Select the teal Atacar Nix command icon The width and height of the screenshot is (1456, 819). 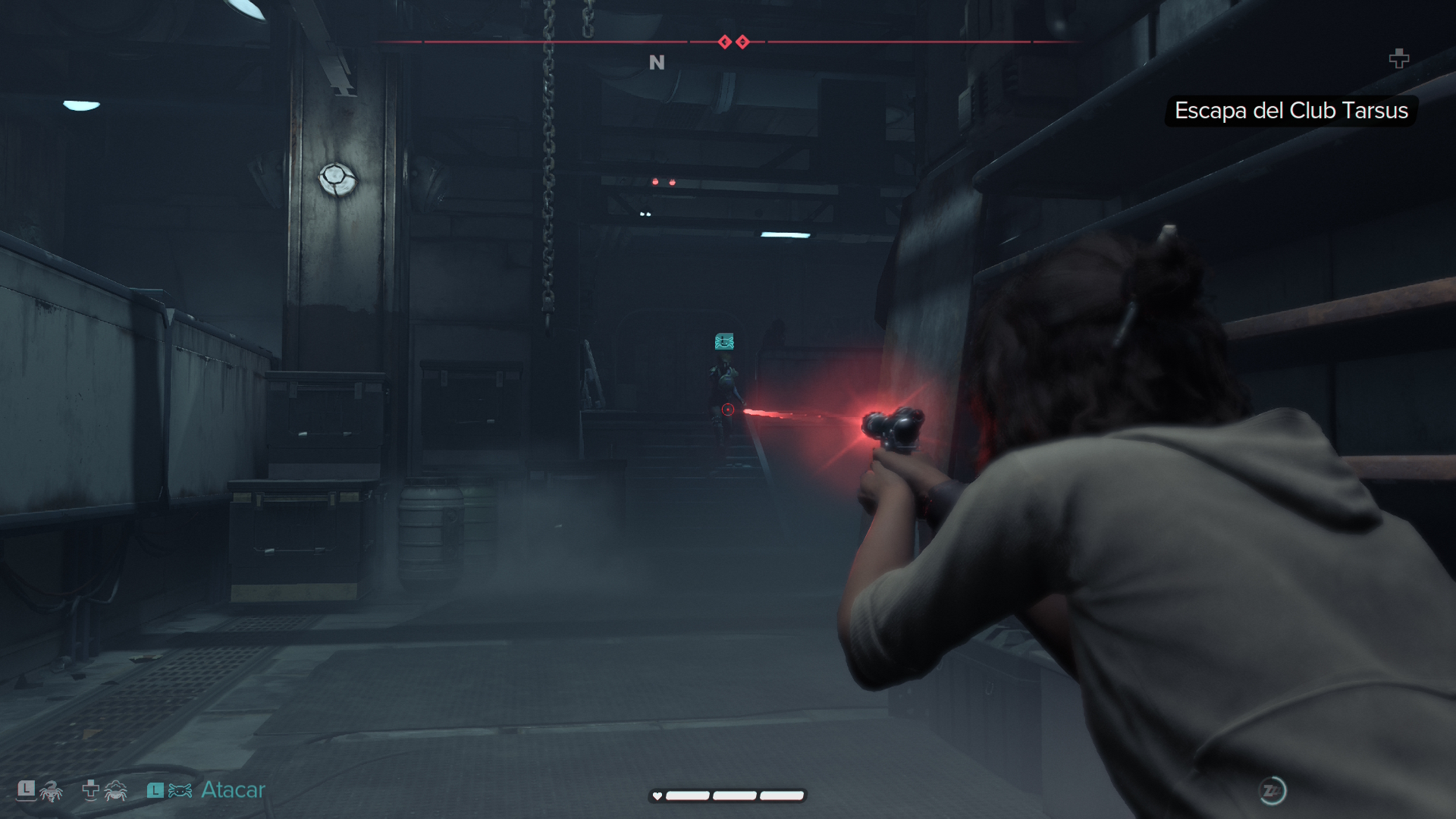(x=180, y=791)
